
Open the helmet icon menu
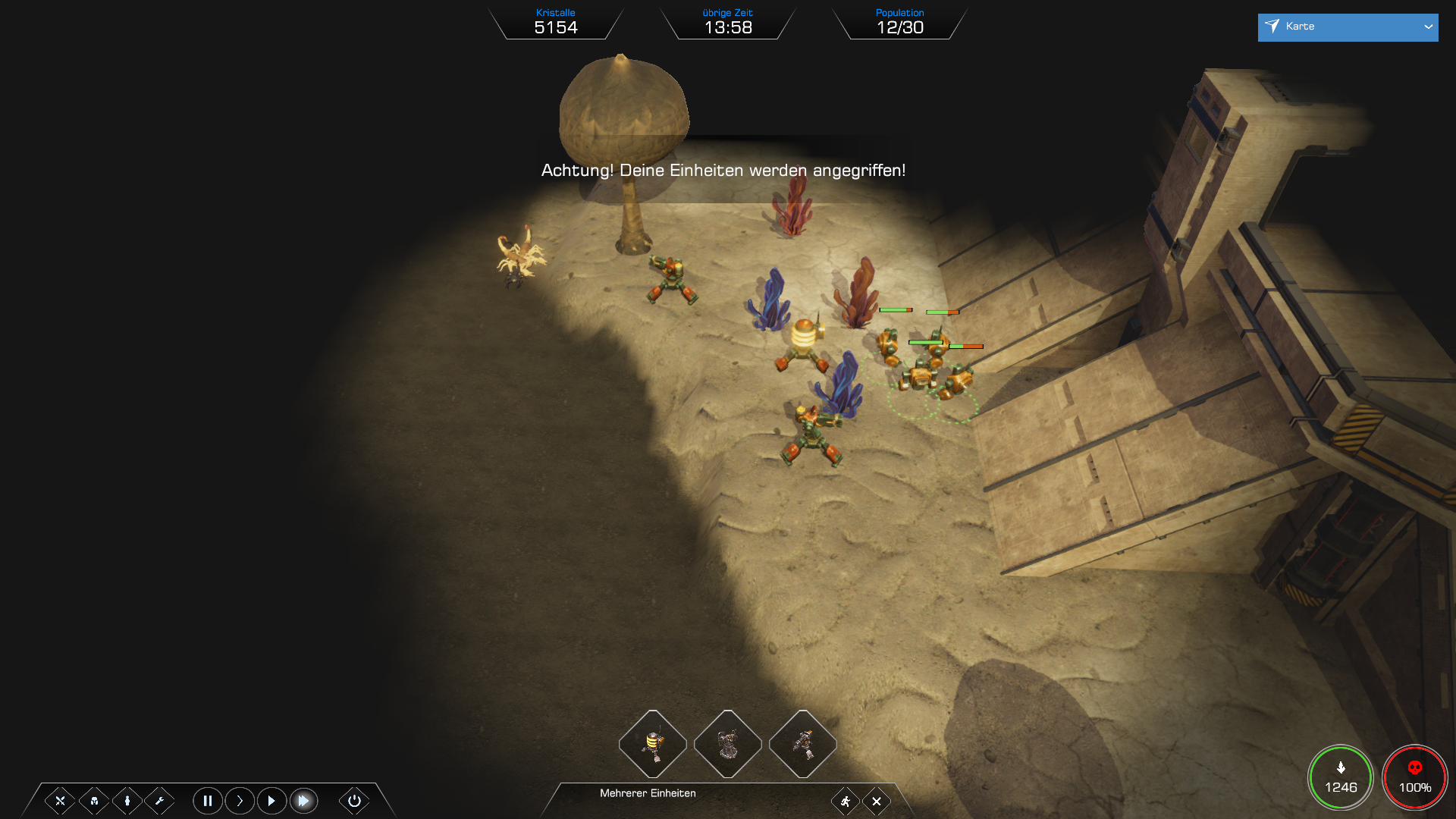click(94, 801)
